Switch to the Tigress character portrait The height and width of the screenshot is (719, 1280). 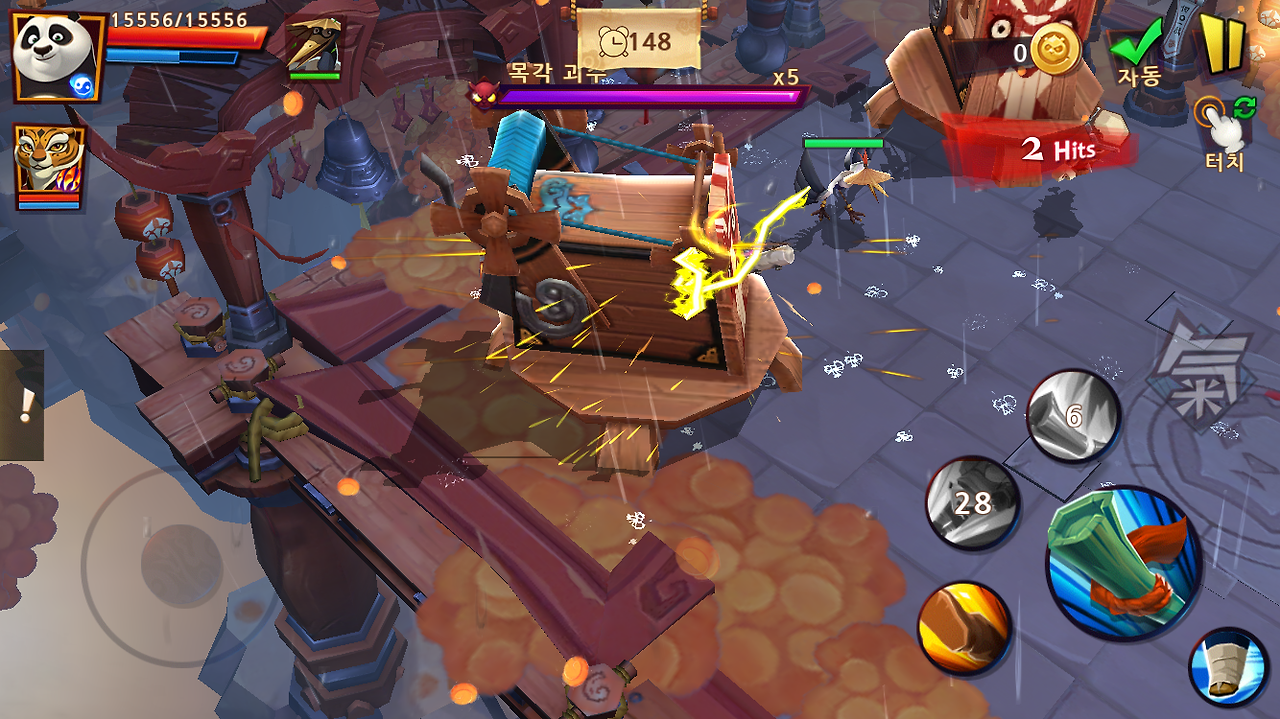pos(48,164)
